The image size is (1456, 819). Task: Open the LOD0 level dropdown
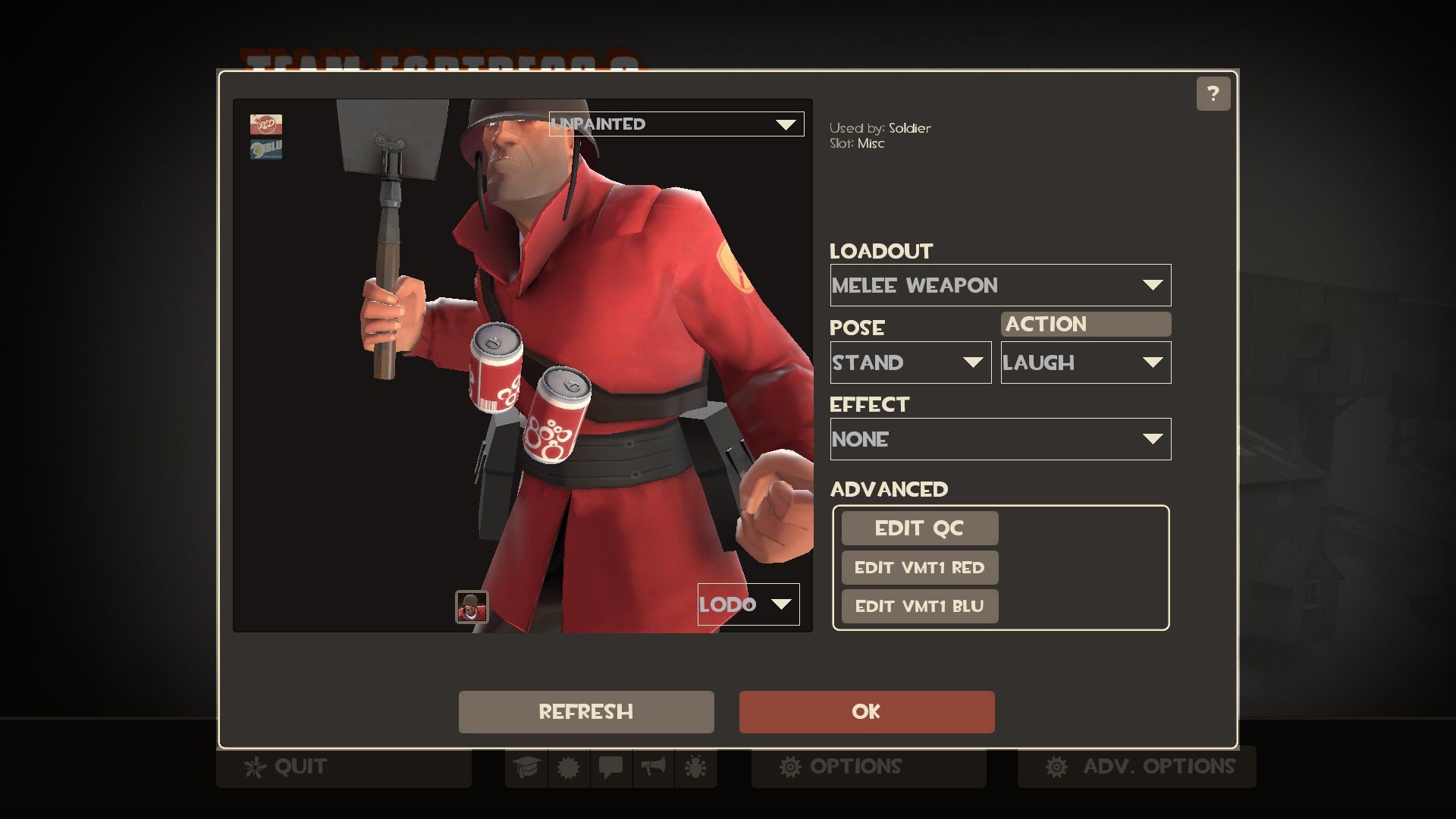748,604
